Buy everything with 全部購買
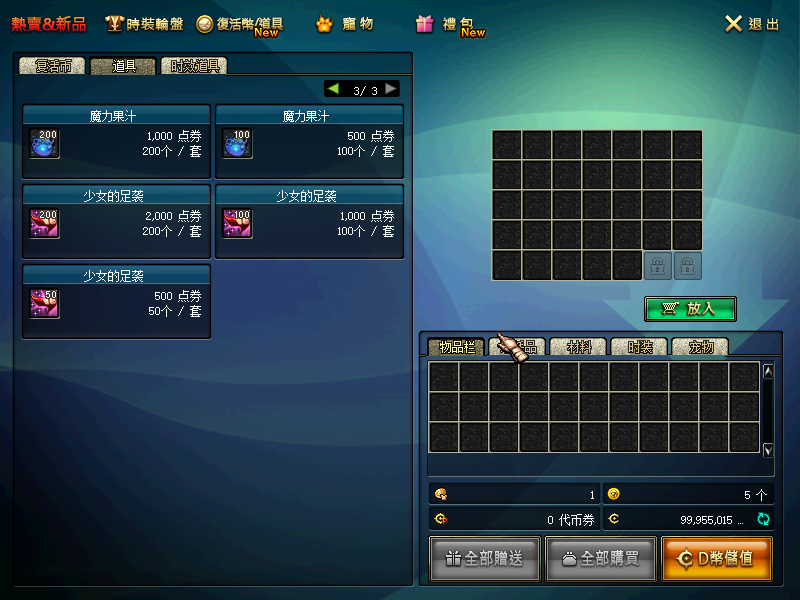 [600, 559]
